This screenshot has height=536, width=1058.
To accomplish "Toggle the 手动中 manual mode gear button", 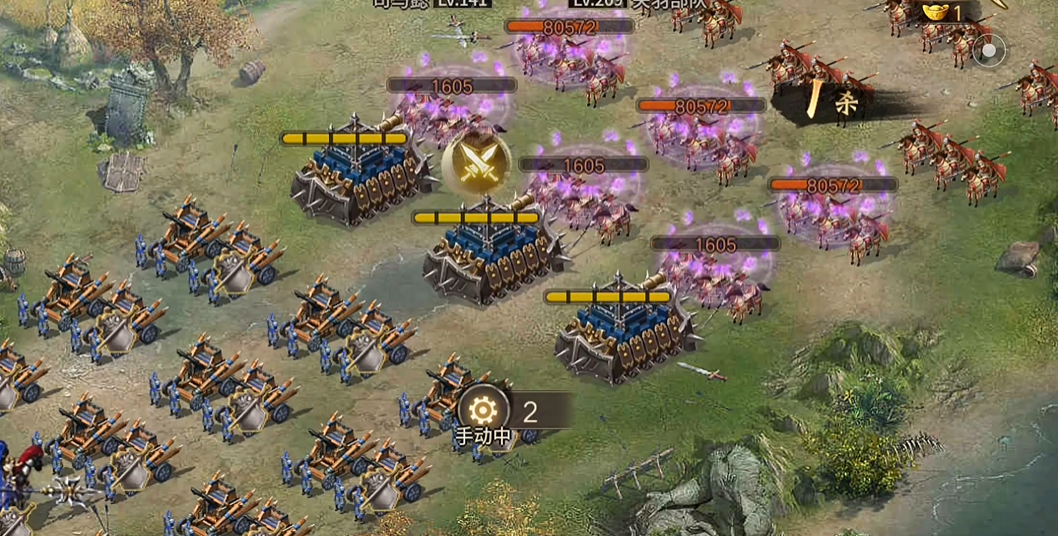I will click(x=483, y=410).
